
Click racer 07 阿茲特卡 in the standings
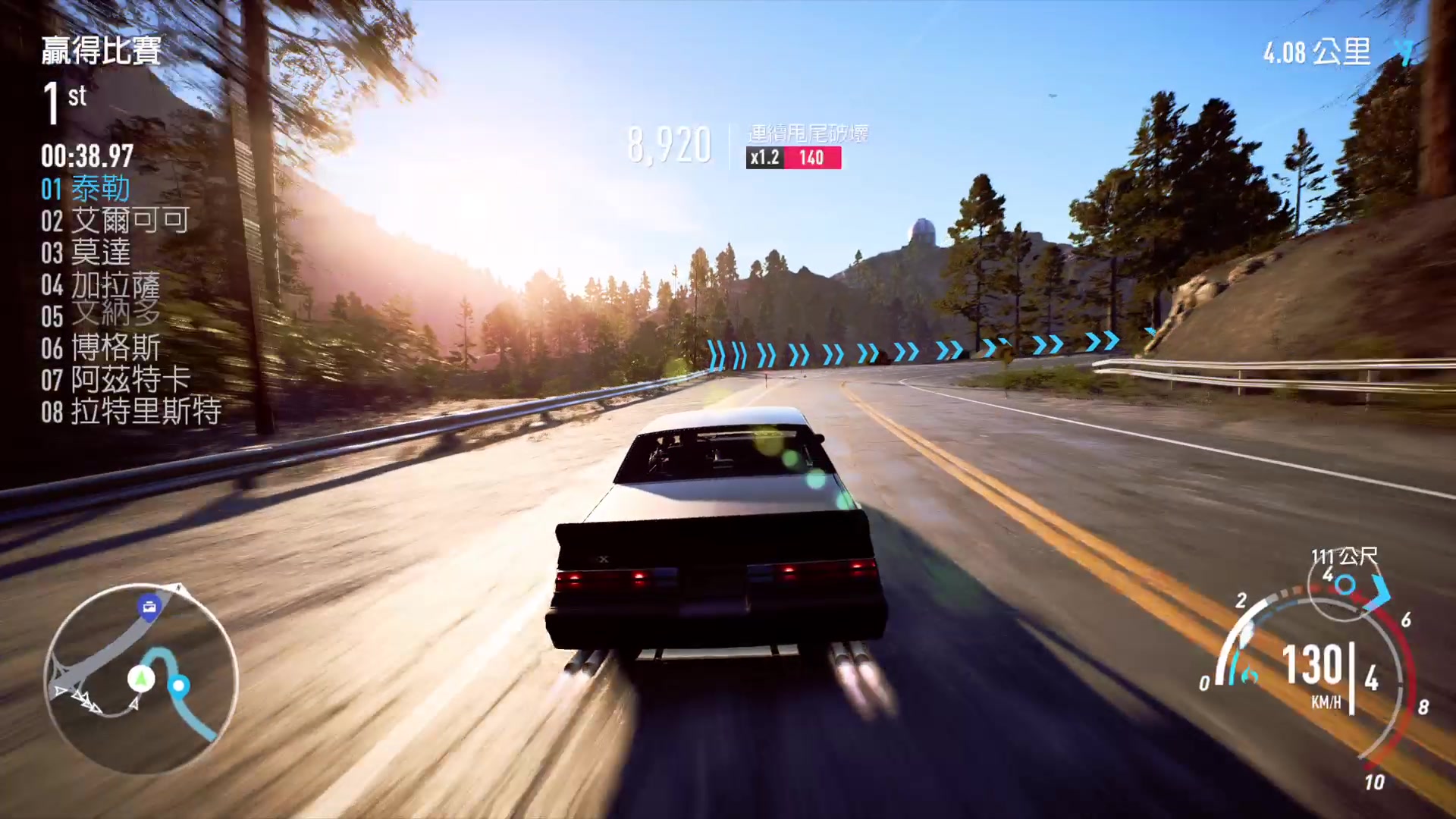click(x=115, y=380)
